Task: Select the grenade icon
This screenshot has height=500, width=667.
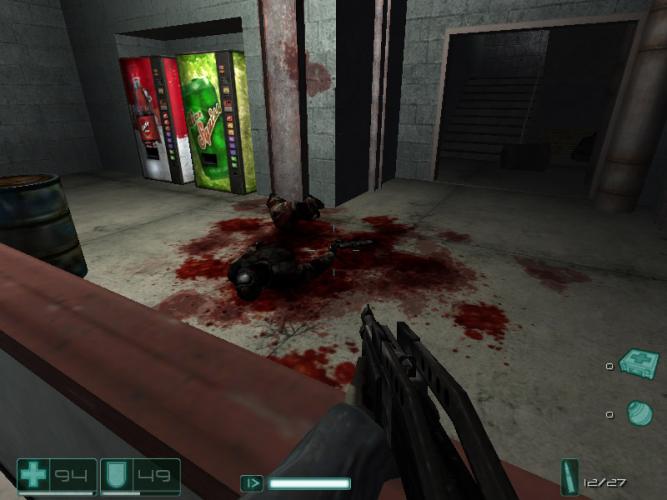Action: point(638,412)
